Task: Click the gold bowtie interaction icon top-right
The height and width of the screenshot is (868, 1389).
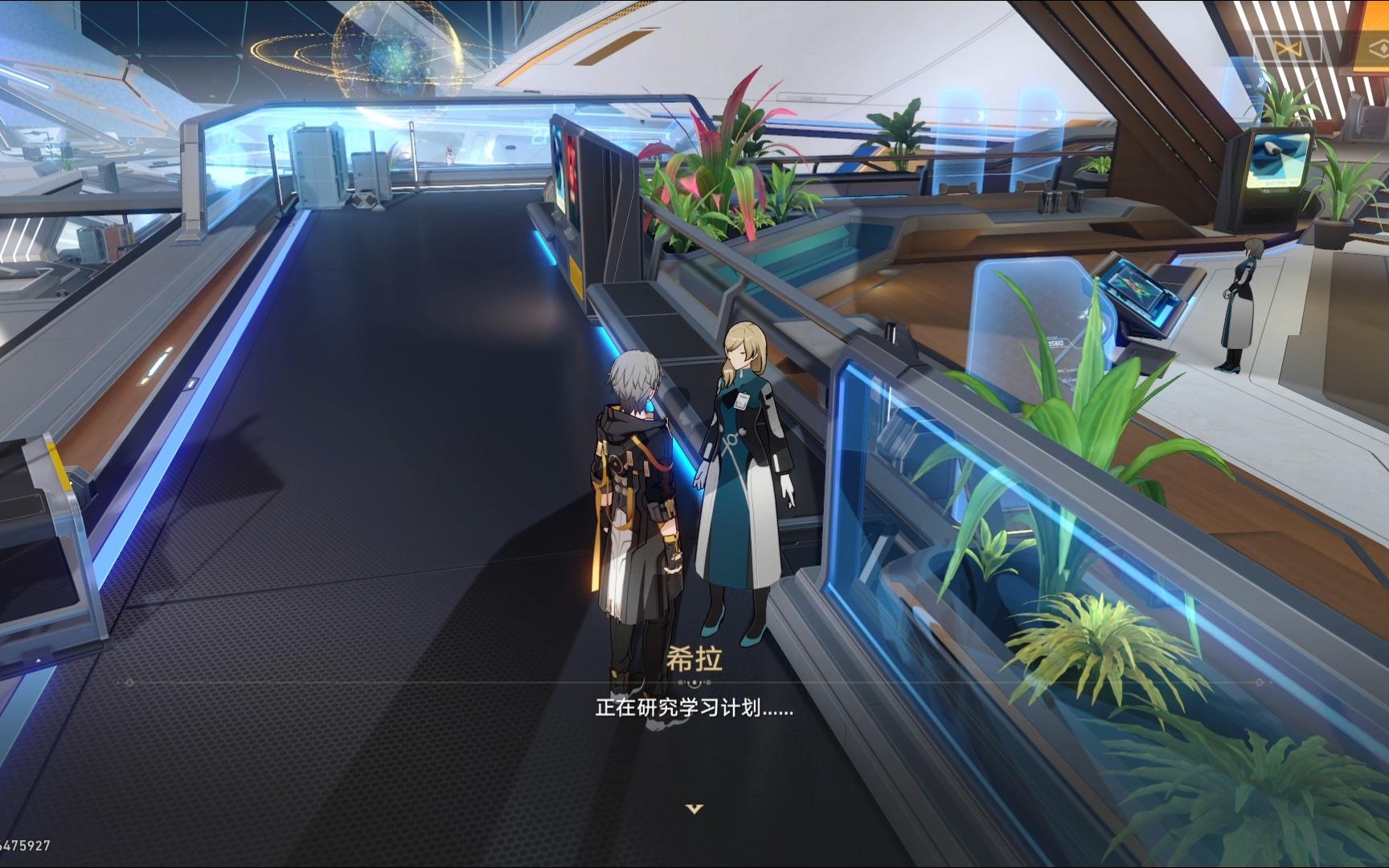Action: click(x=1287, y=47)
